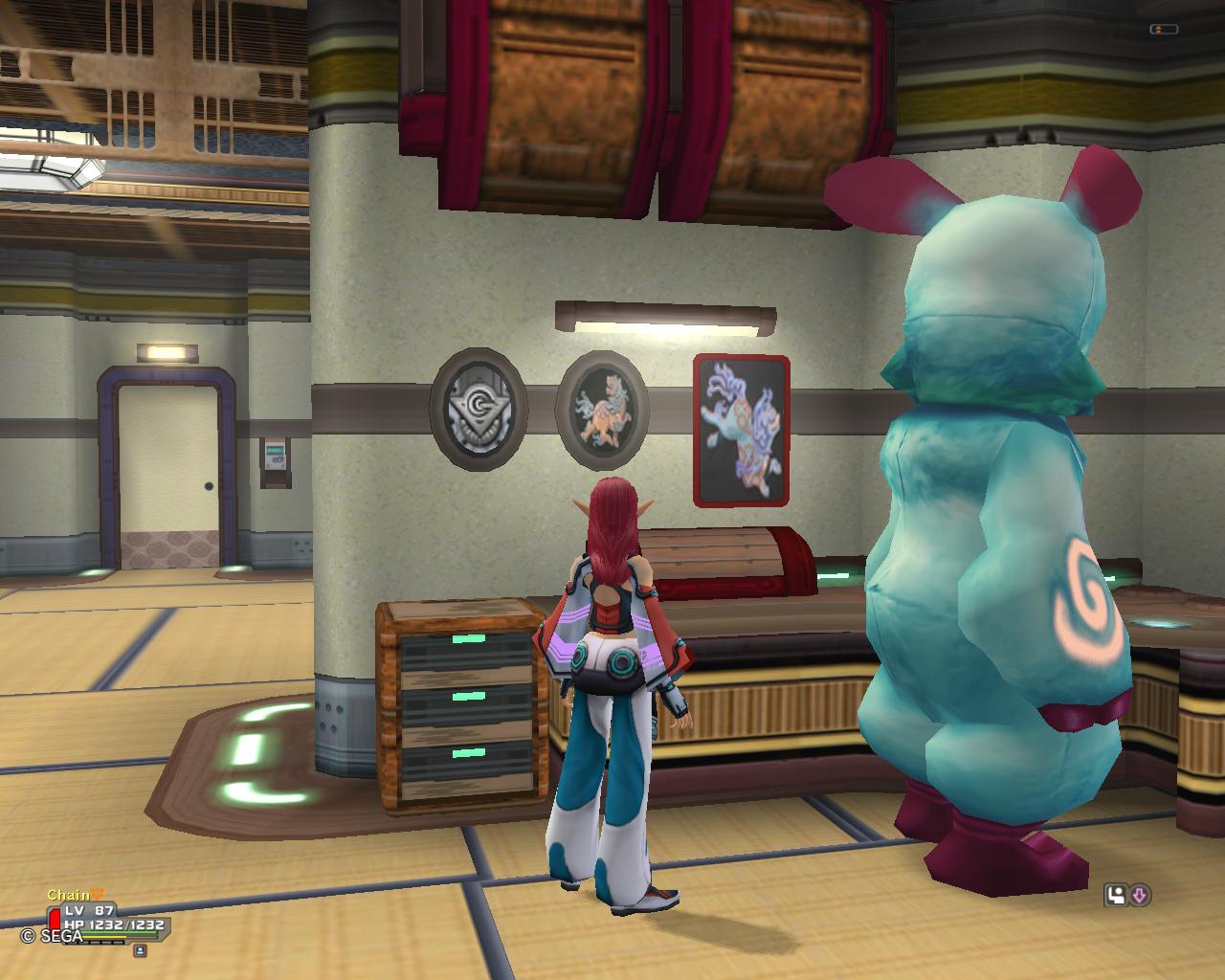Select the player name Chain
Screen dimensions: 1225x980
tap(68, 896)
